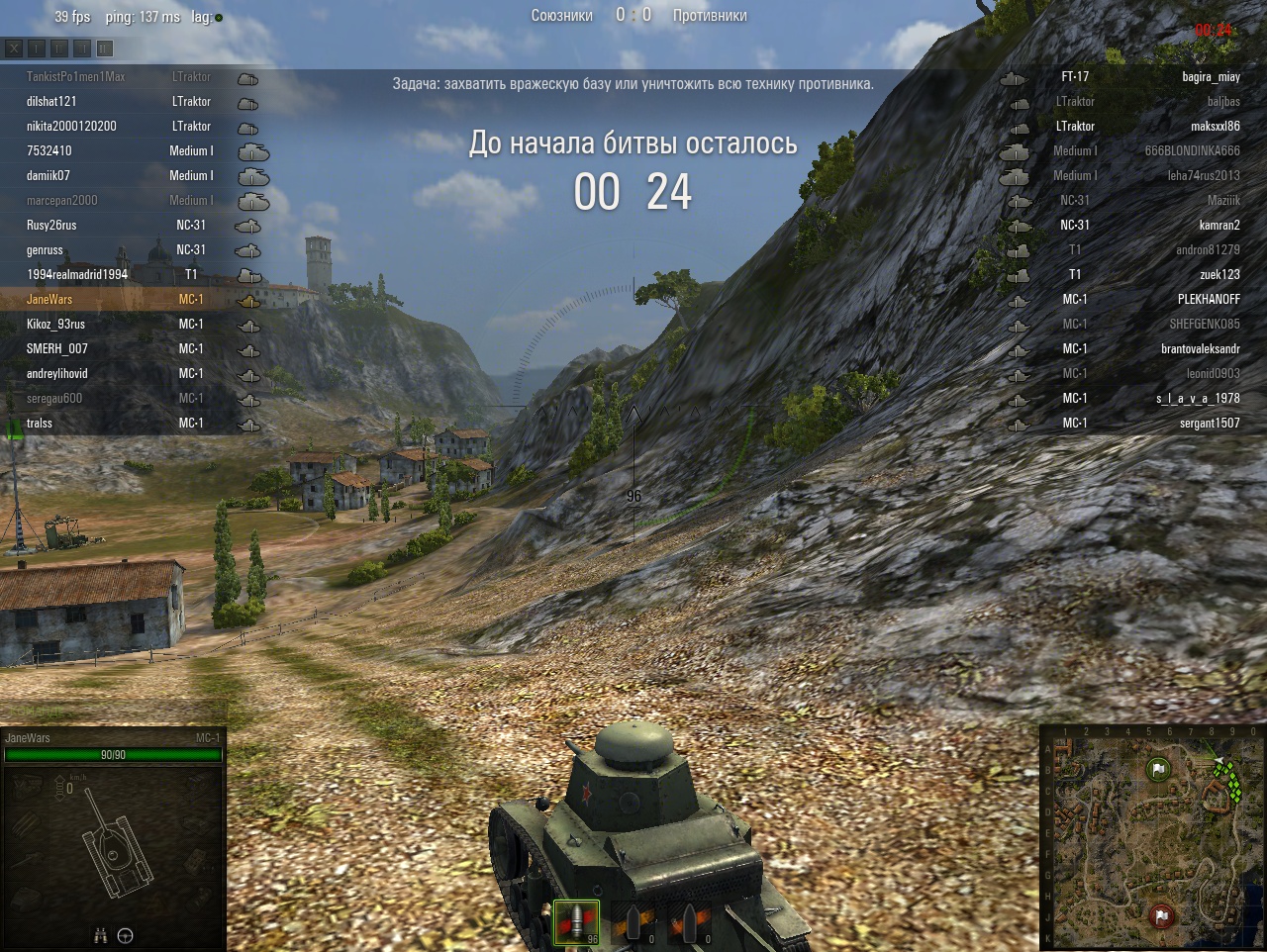Image resolution: width=1267 pixels, height=952 pixels.
Task: Select ally tralss in the team list
Action: 40,423
